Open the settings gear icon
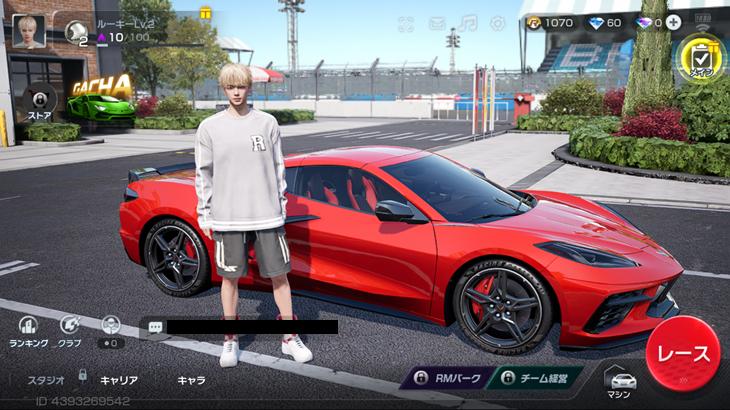Image resolution: width=730 pixels, height=410 pixels. click(497, 23)
